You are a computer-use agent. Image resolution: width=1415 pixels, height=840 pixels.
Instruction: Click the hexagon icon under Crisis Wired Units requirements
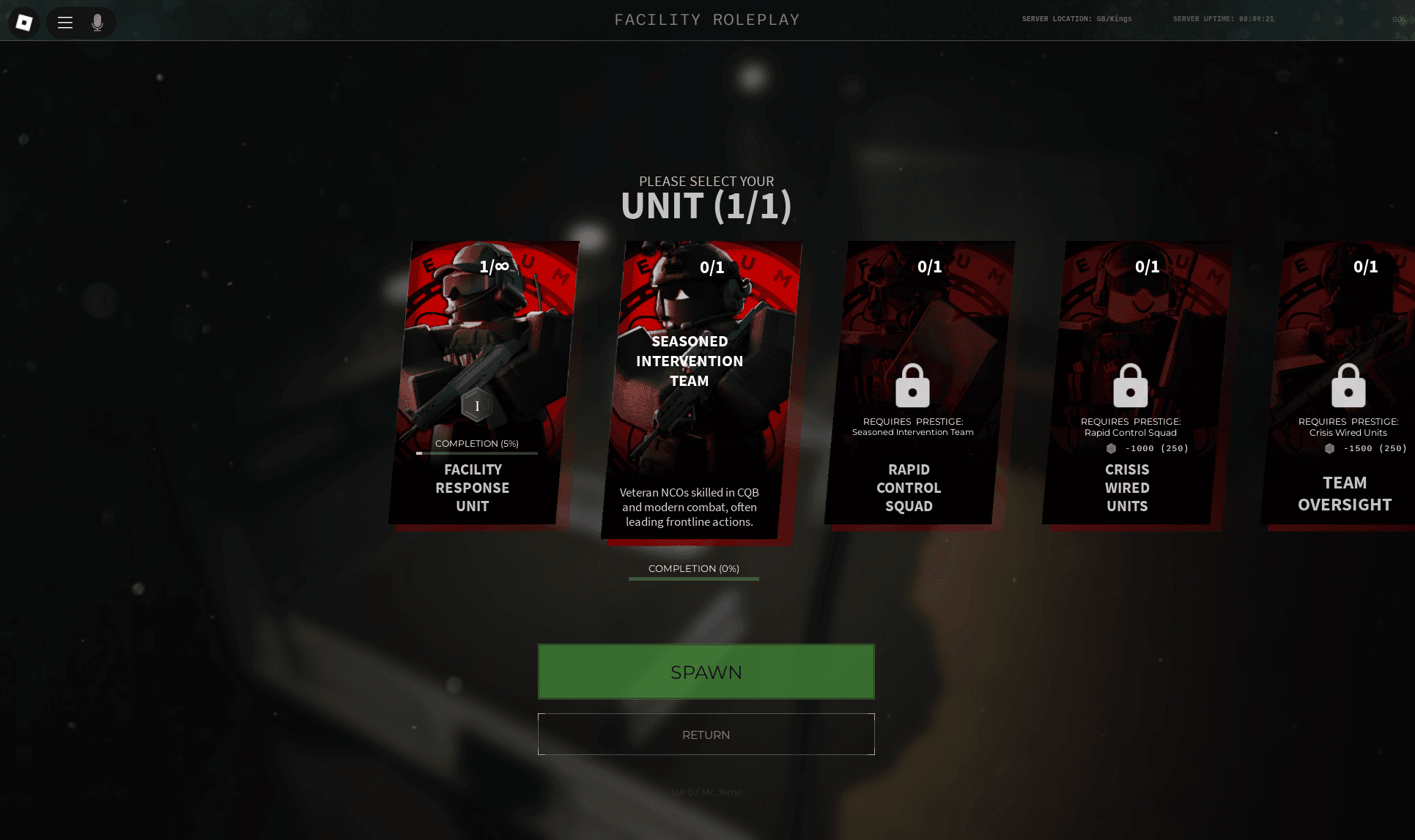[1111, 449]
